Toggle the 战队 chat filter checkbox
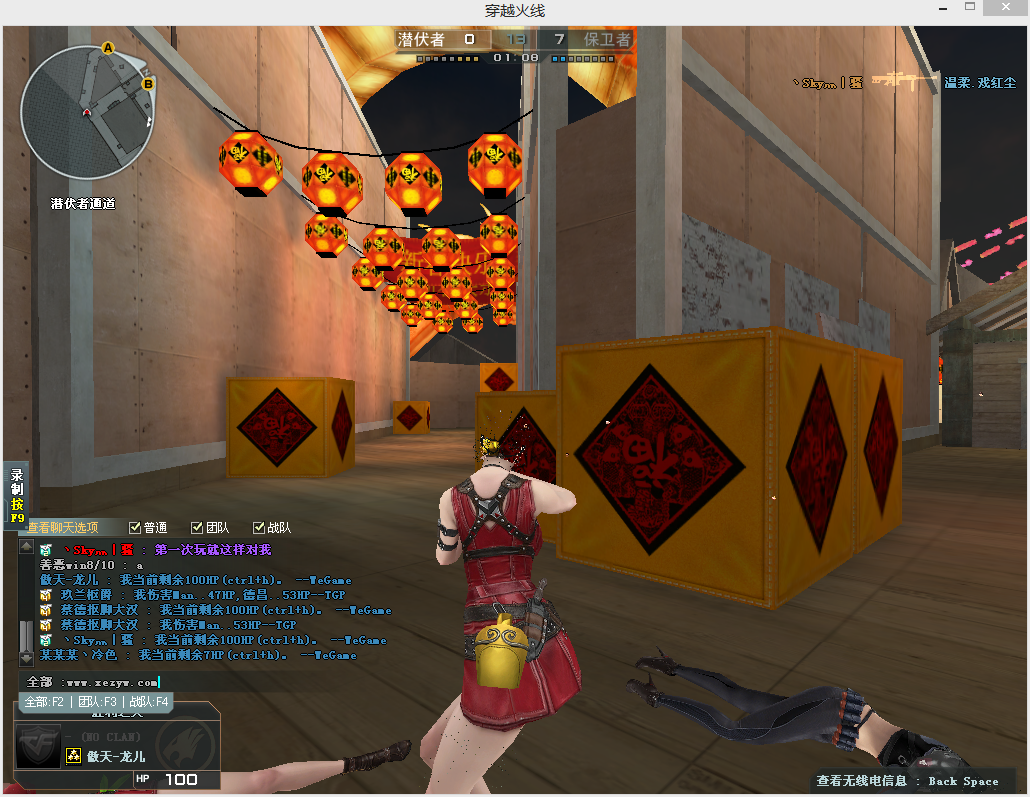The height and width of the screenshot is (797, 1030). [x=259, y=527]
